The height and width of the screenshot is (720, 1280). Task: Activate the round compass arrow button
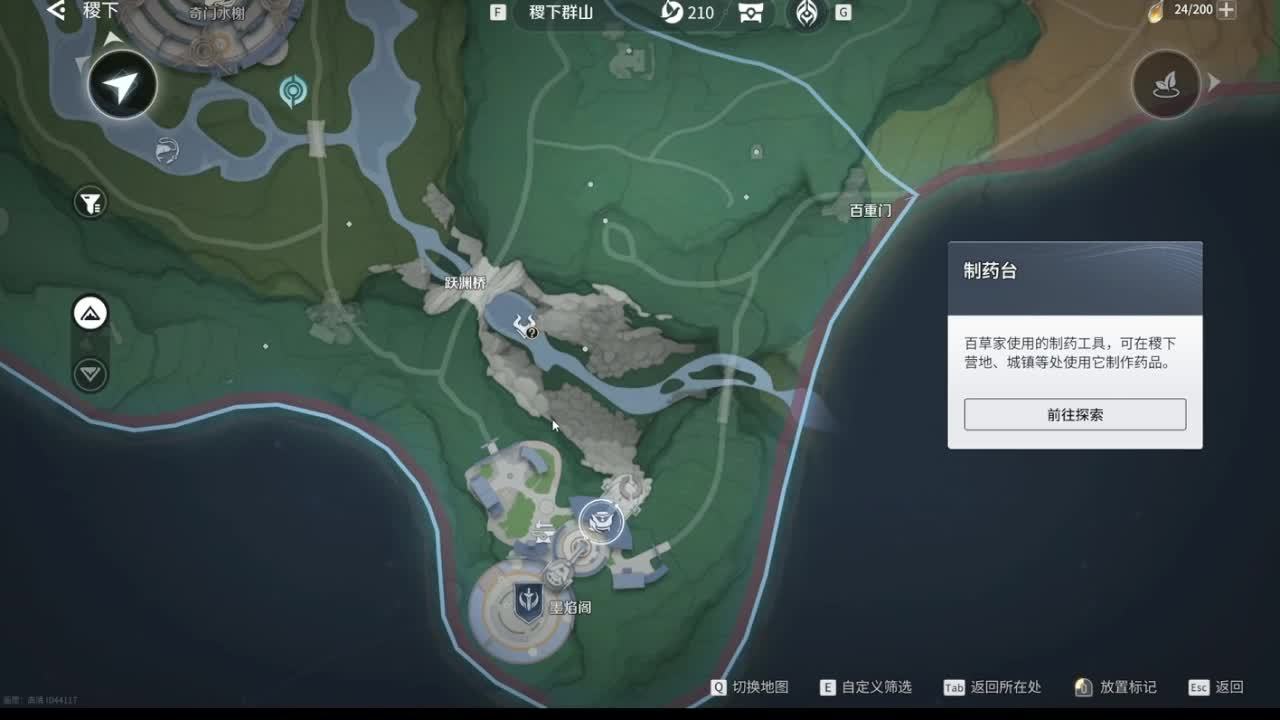122,85
